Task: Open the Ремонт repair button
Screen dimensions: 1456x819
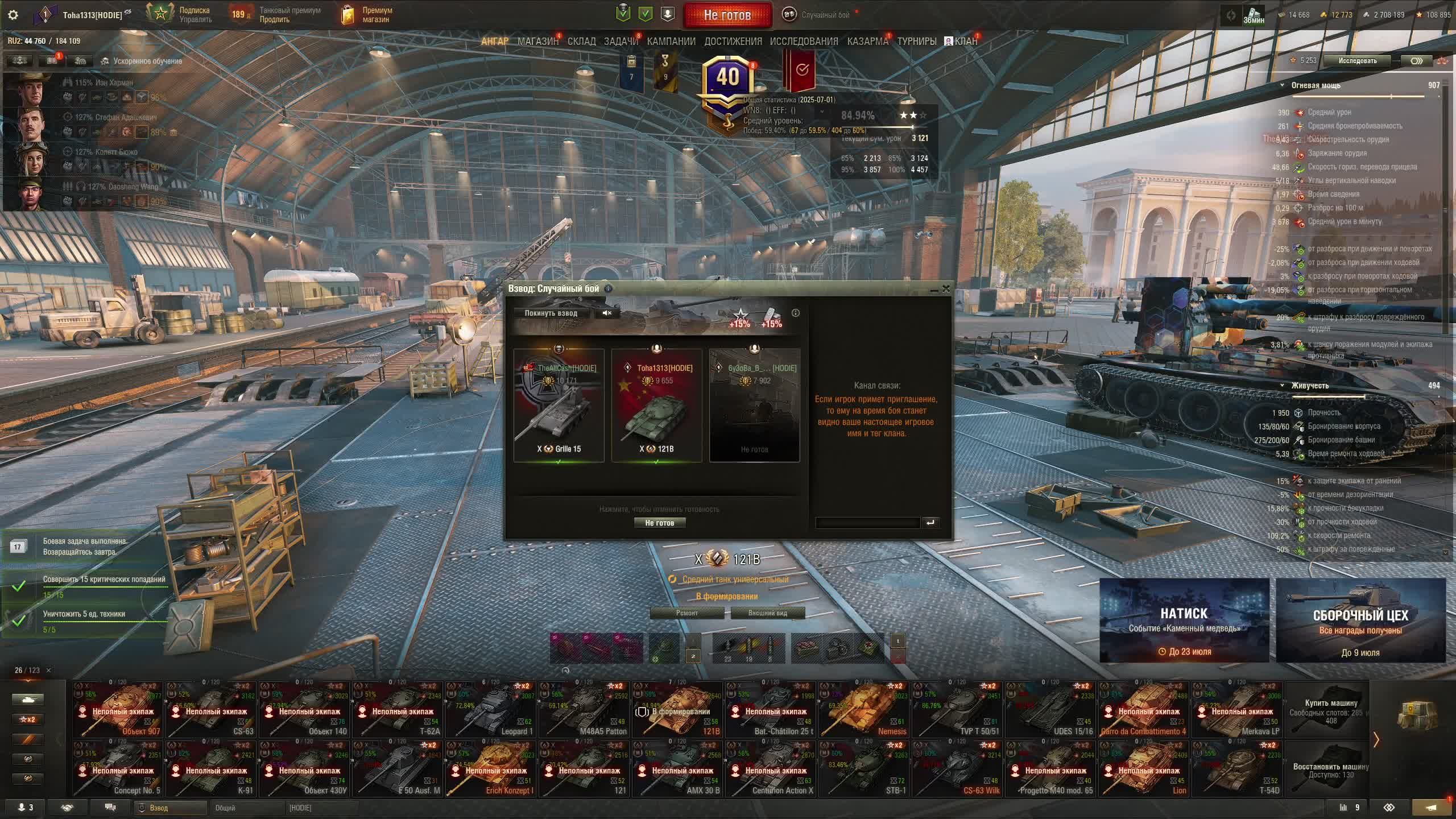Action: (687, 613)
